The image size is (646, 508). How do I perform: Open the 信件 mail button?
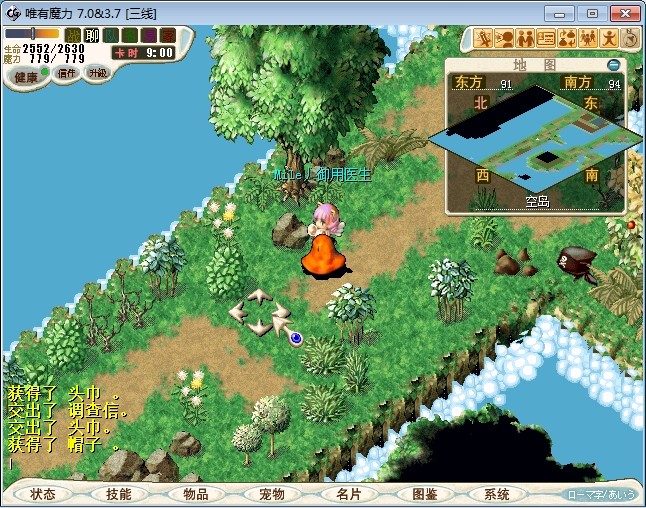click(68, 73)
